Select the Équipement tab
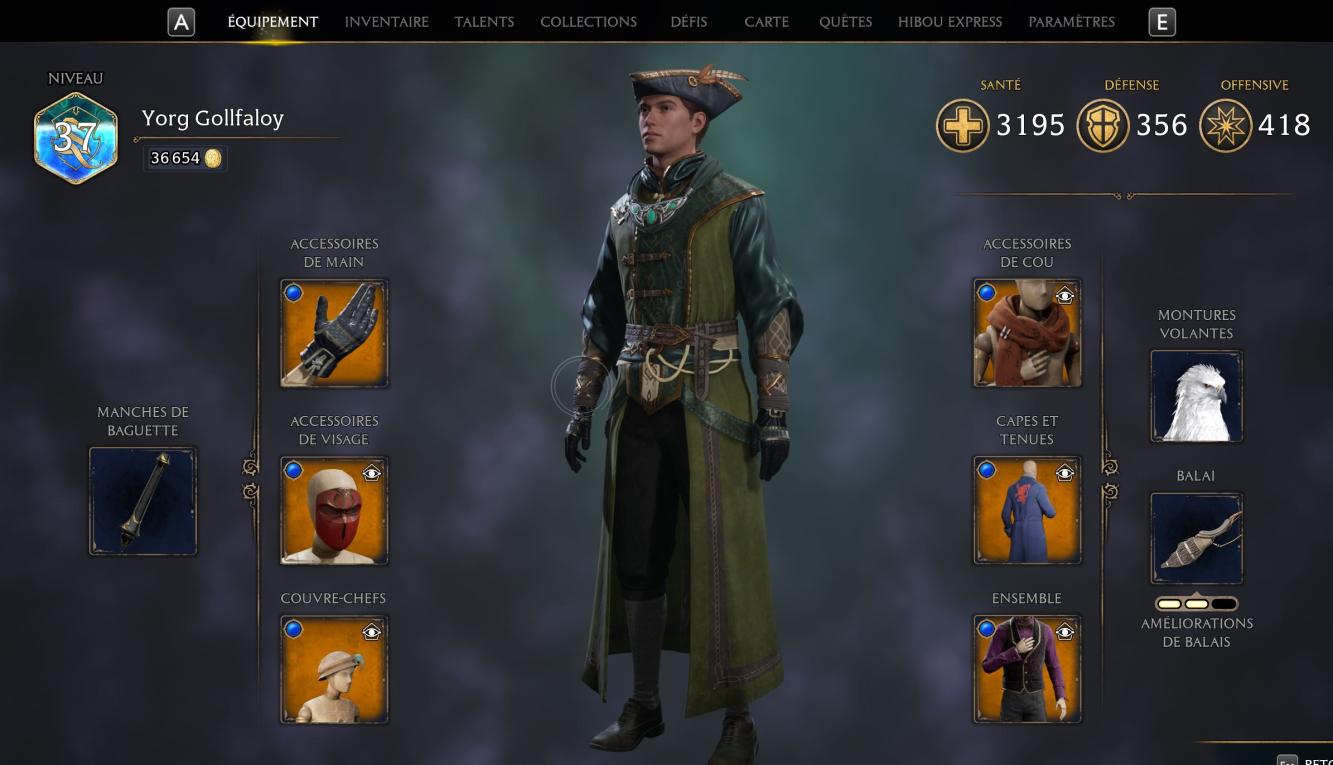The width and height of the screenshot is (1333, 765). pos(272,22)
